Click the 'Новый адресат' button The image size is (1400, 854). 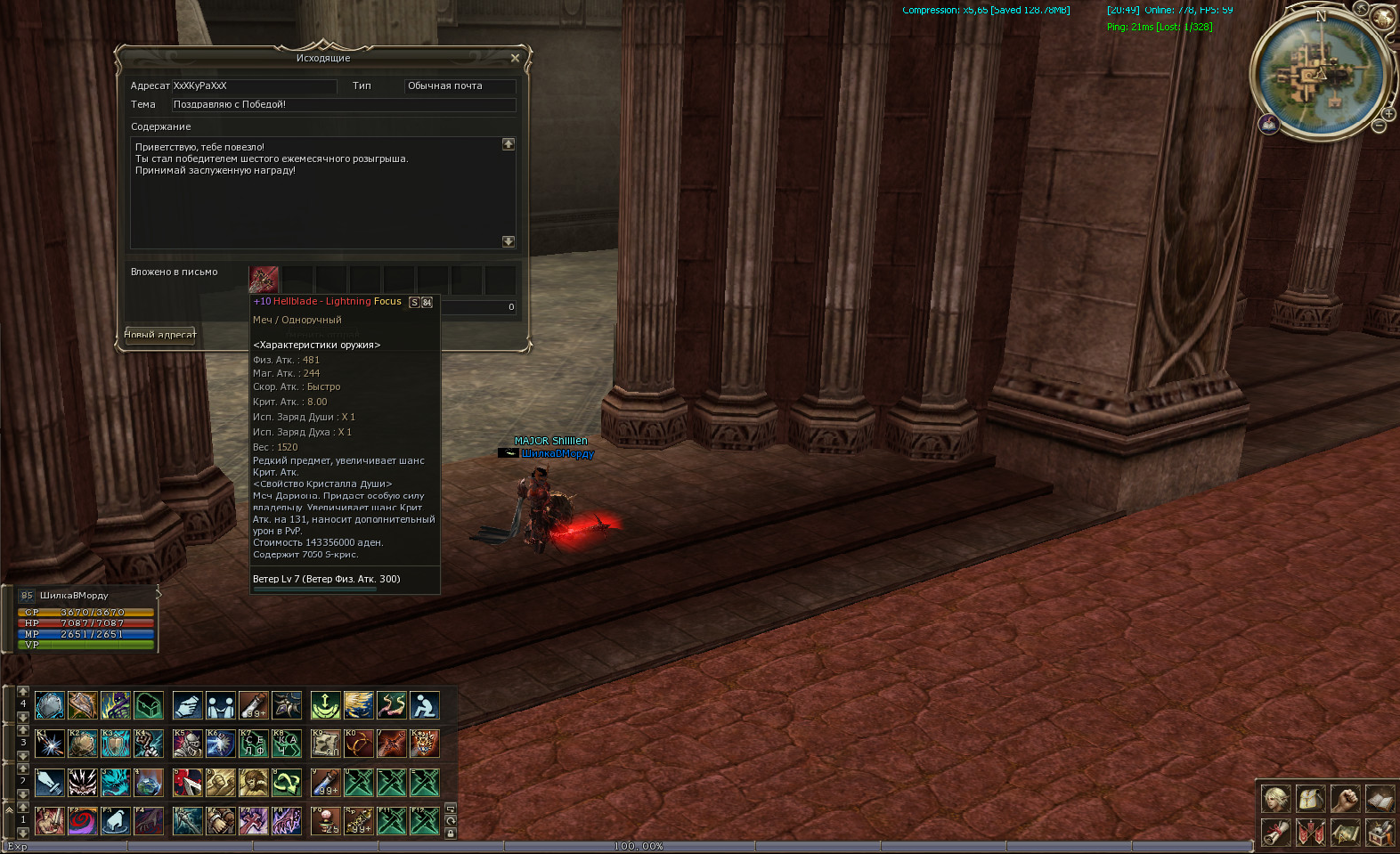tap(159, 335)
